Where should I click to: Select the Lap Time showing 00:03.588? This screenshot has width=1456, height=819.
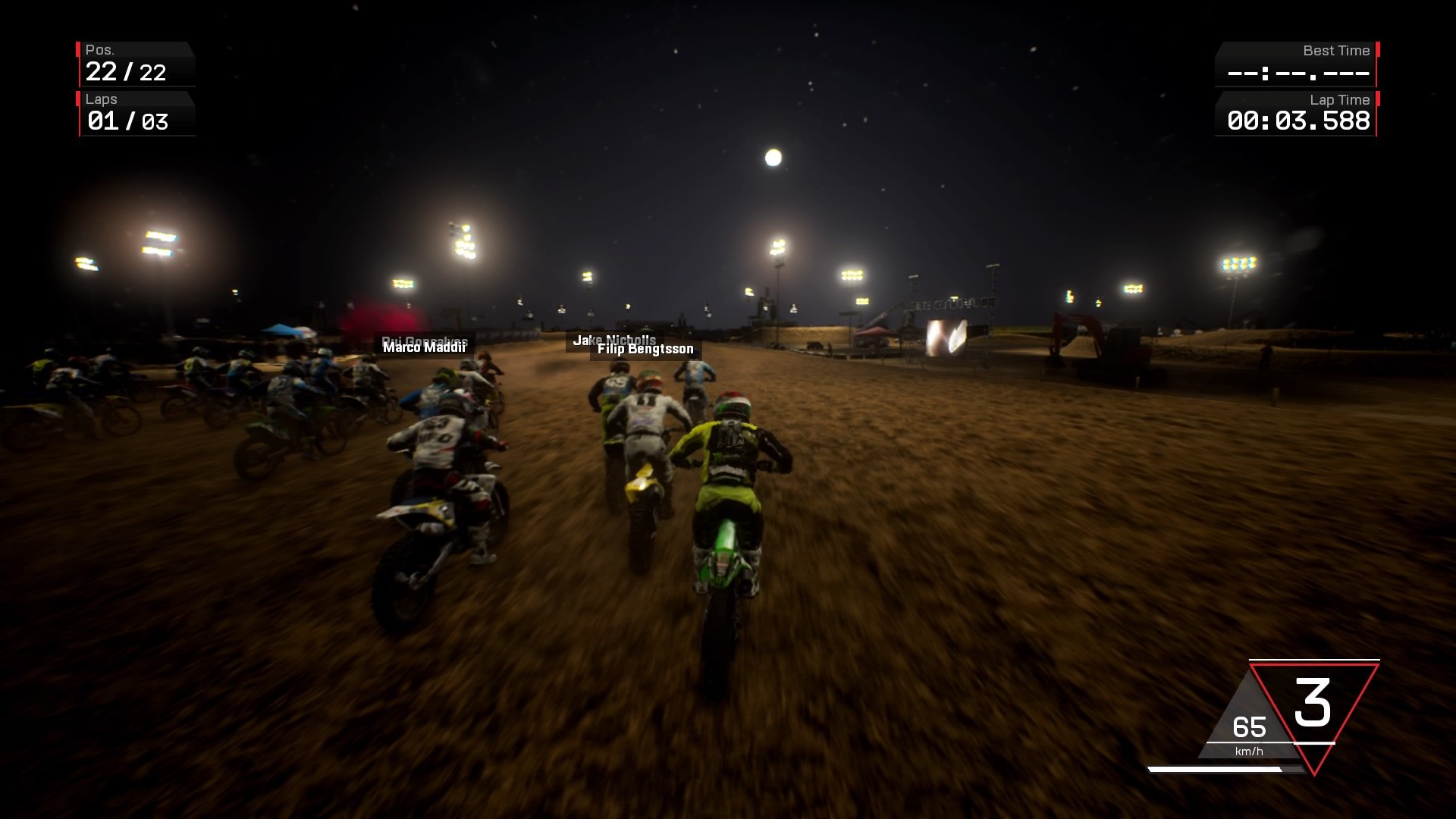pyautogui.click(x=1297, y=120)
